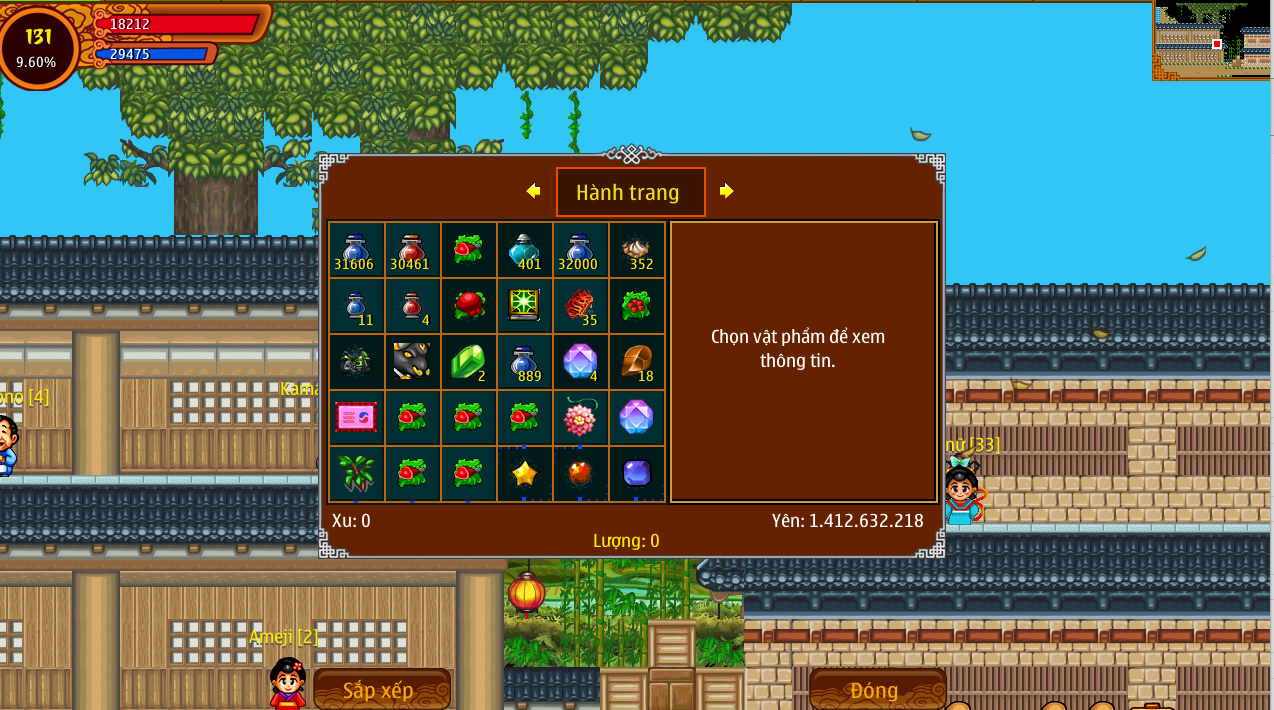Viewport: 1274px width, 710px height.
Task: Select the blue potion stack of 31606
Action: pyautogui.click(x=356, y=250)
